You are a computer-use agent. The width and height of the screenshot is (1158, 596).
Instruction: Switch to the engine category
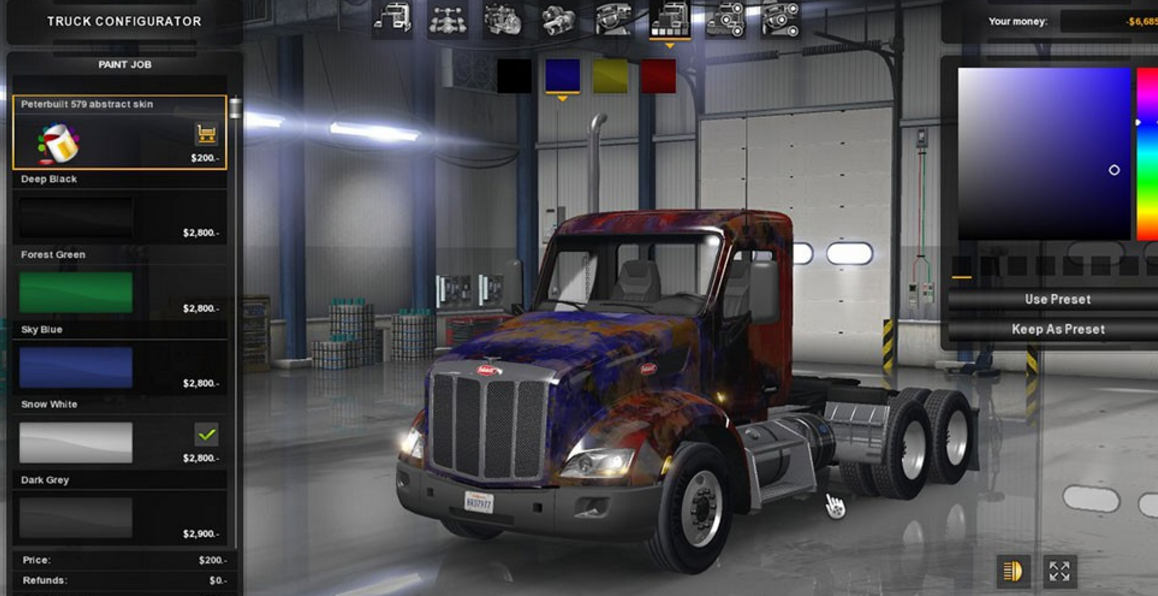[502, 19]
